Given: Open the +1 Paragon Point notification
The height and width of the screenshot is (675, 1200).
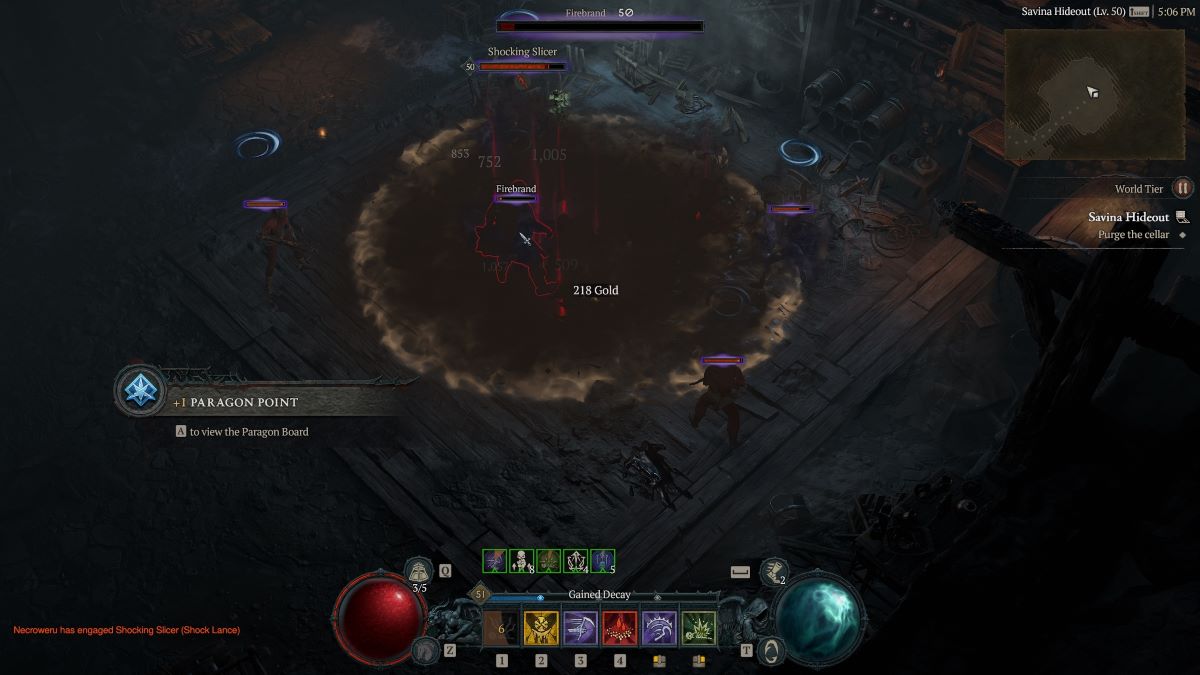Looking at the screenshot, I should tap(139, 391).
